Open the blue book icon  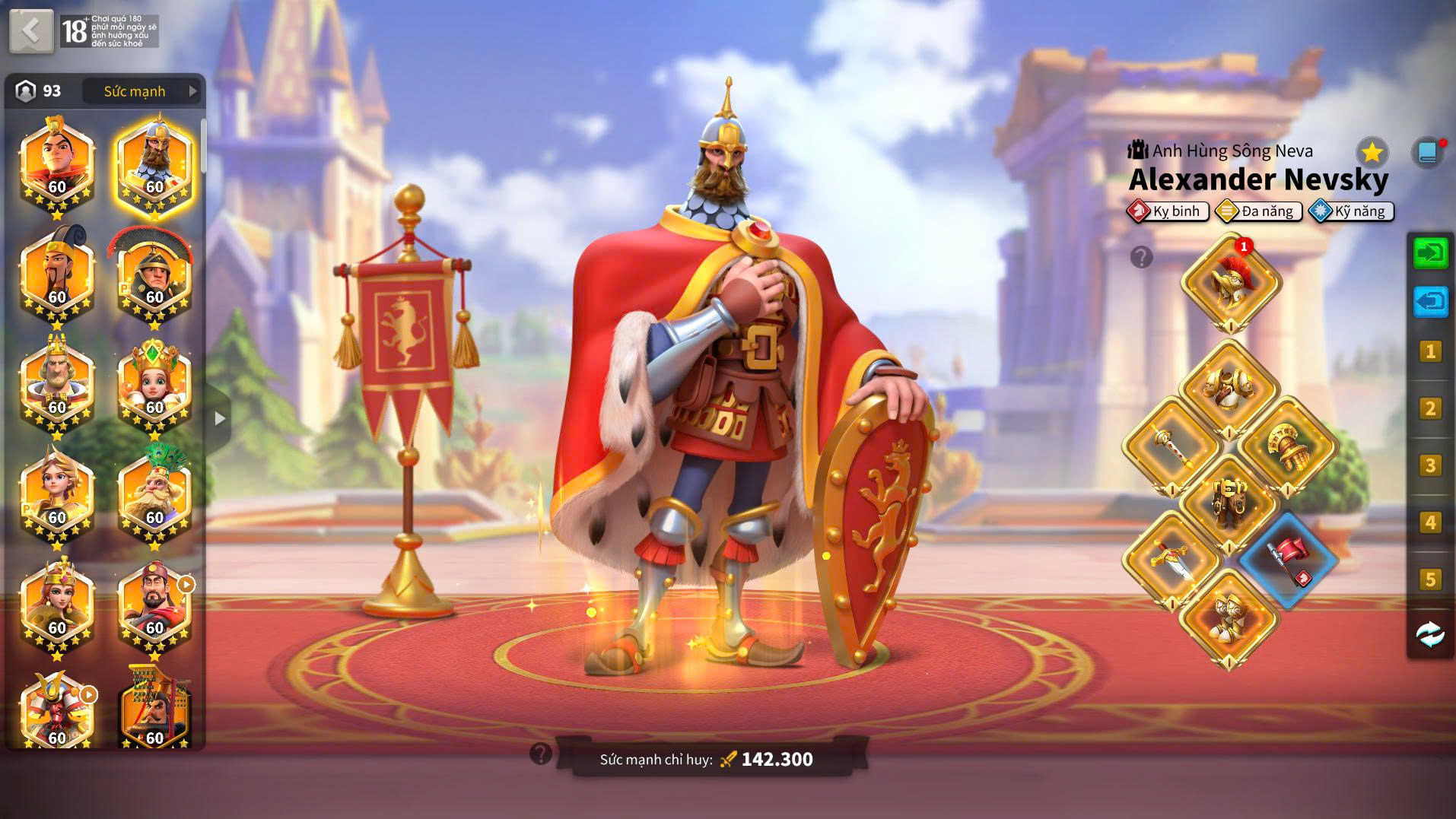(1427, 153)
